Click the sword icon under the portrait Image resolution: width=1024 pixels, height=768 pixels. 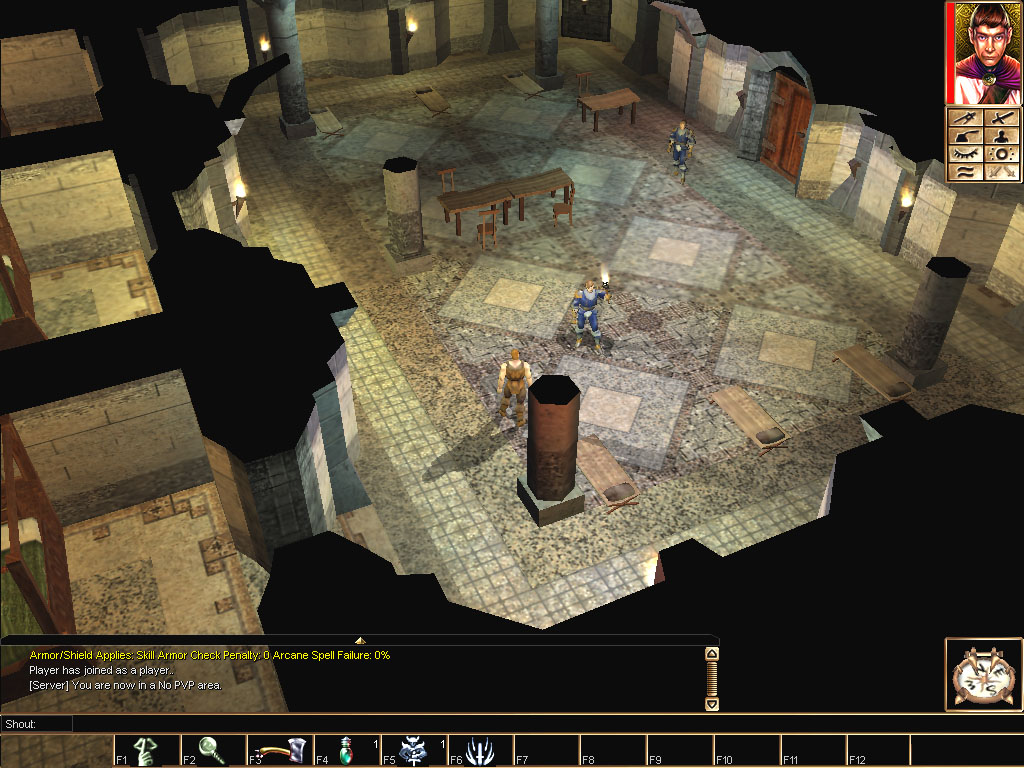(x=999, y=117)
